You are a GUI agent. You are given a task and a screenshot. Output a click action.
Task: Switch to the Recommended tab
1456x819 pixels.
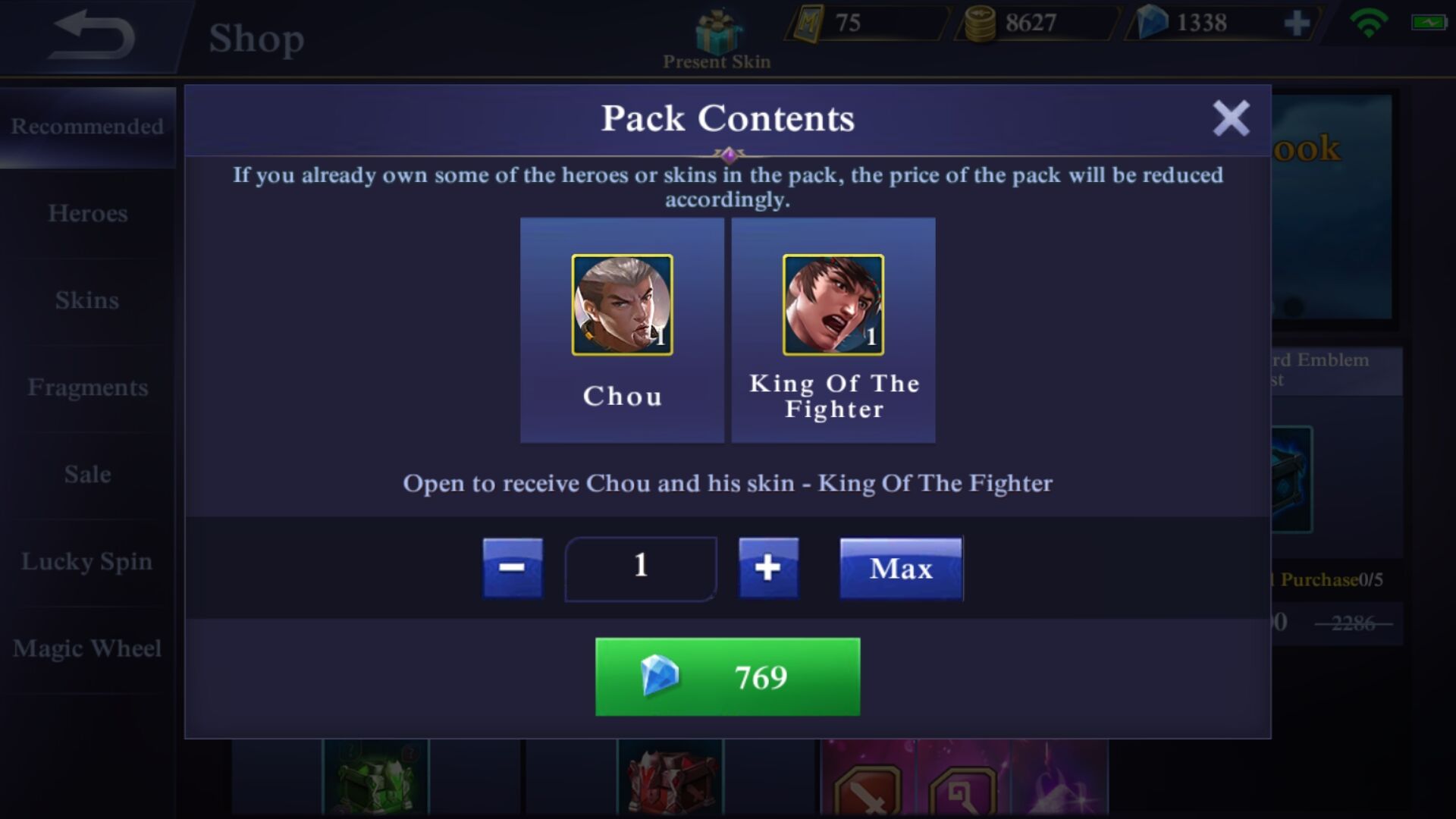(87, 127)
